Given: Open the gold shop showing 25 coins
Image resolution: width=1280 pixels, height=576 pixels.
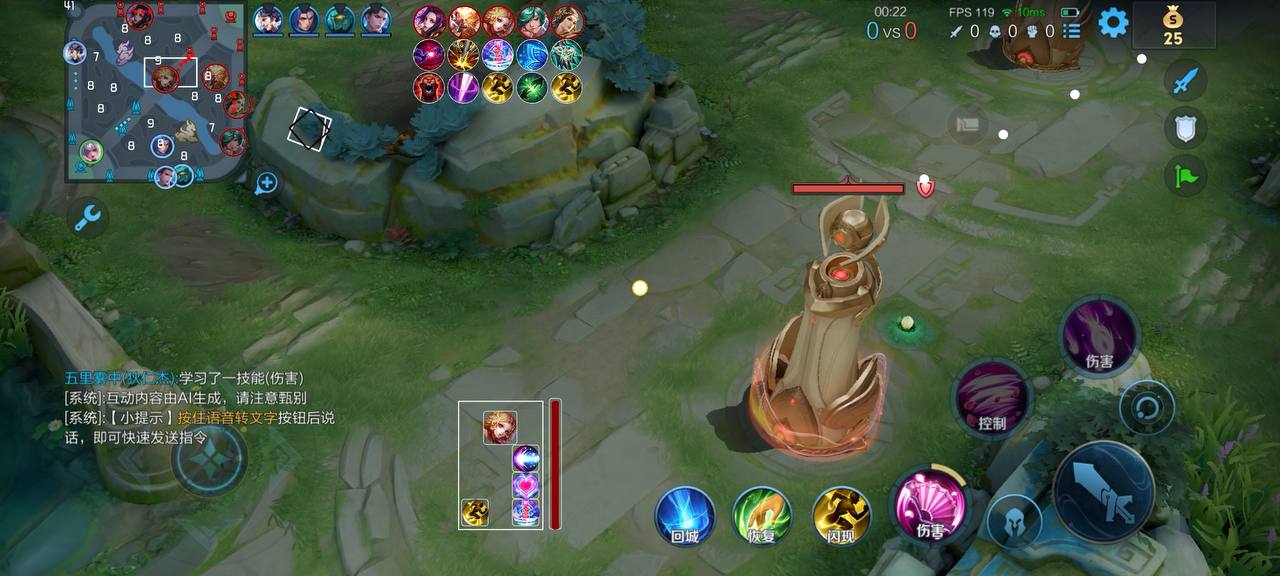Looking at the screenshot, I should tap(1173, 25).
